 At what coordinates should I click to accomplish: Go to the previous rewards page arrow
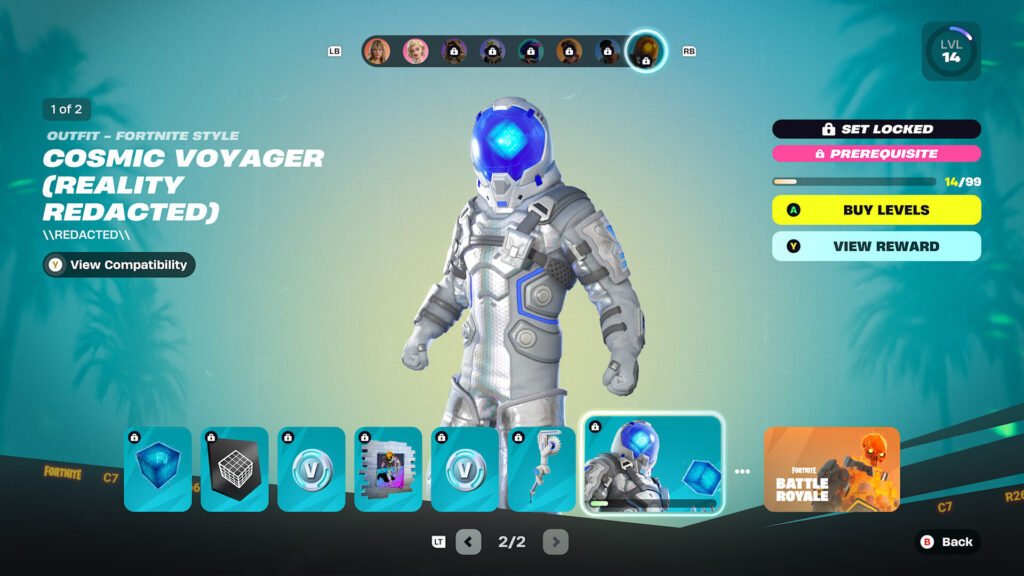click(468, 542)
